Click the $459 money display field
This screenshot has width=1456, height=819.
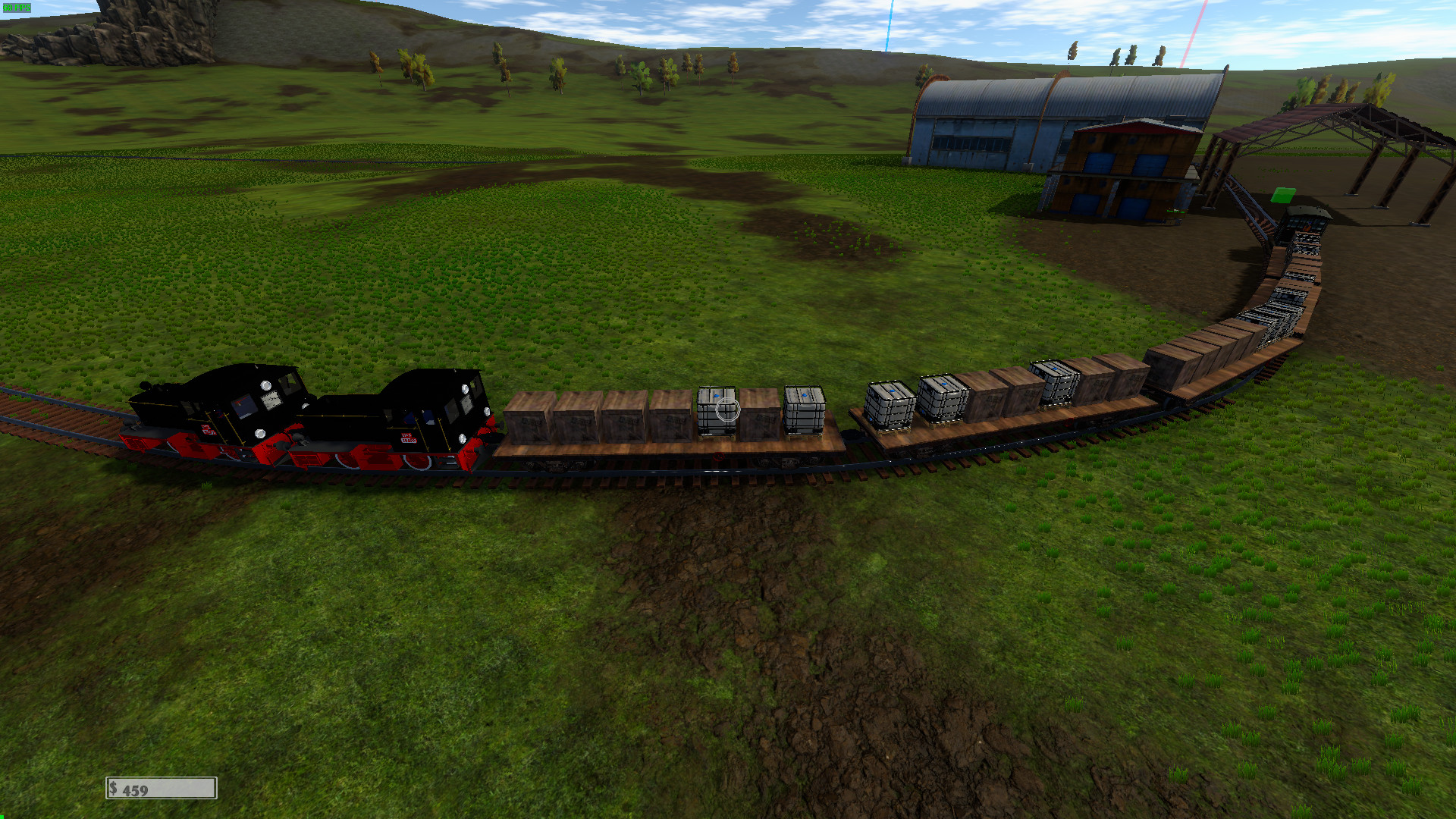point(161,788)
